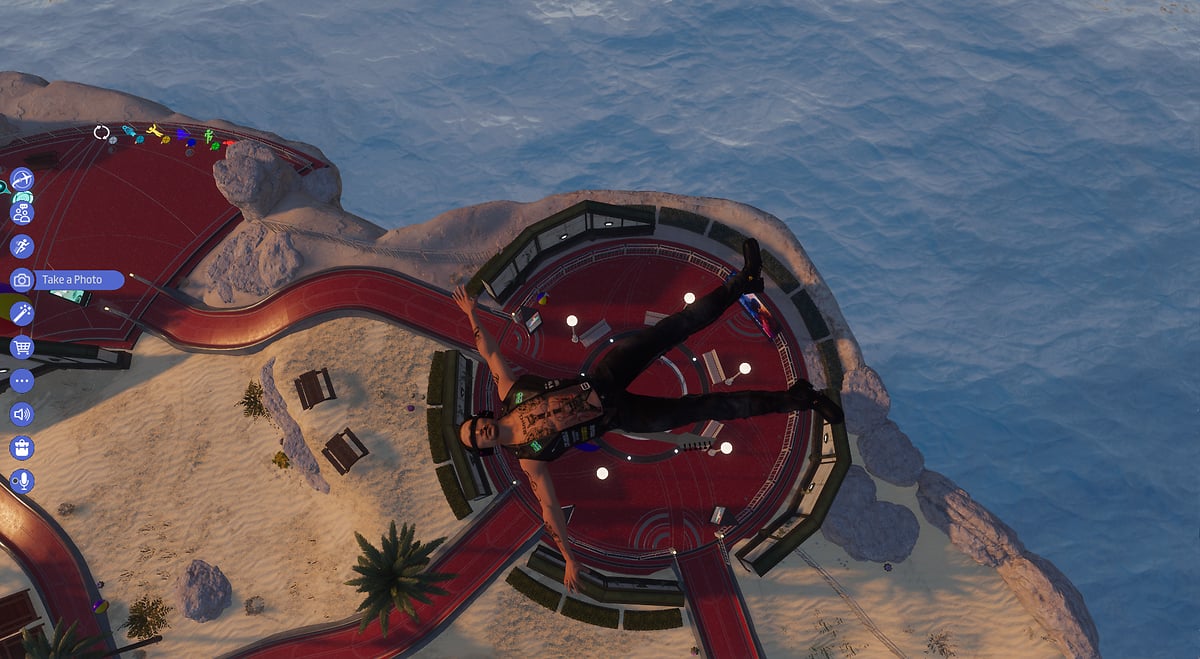
Task: Open the magic wand customization tool
Action: tap(22, 313)
